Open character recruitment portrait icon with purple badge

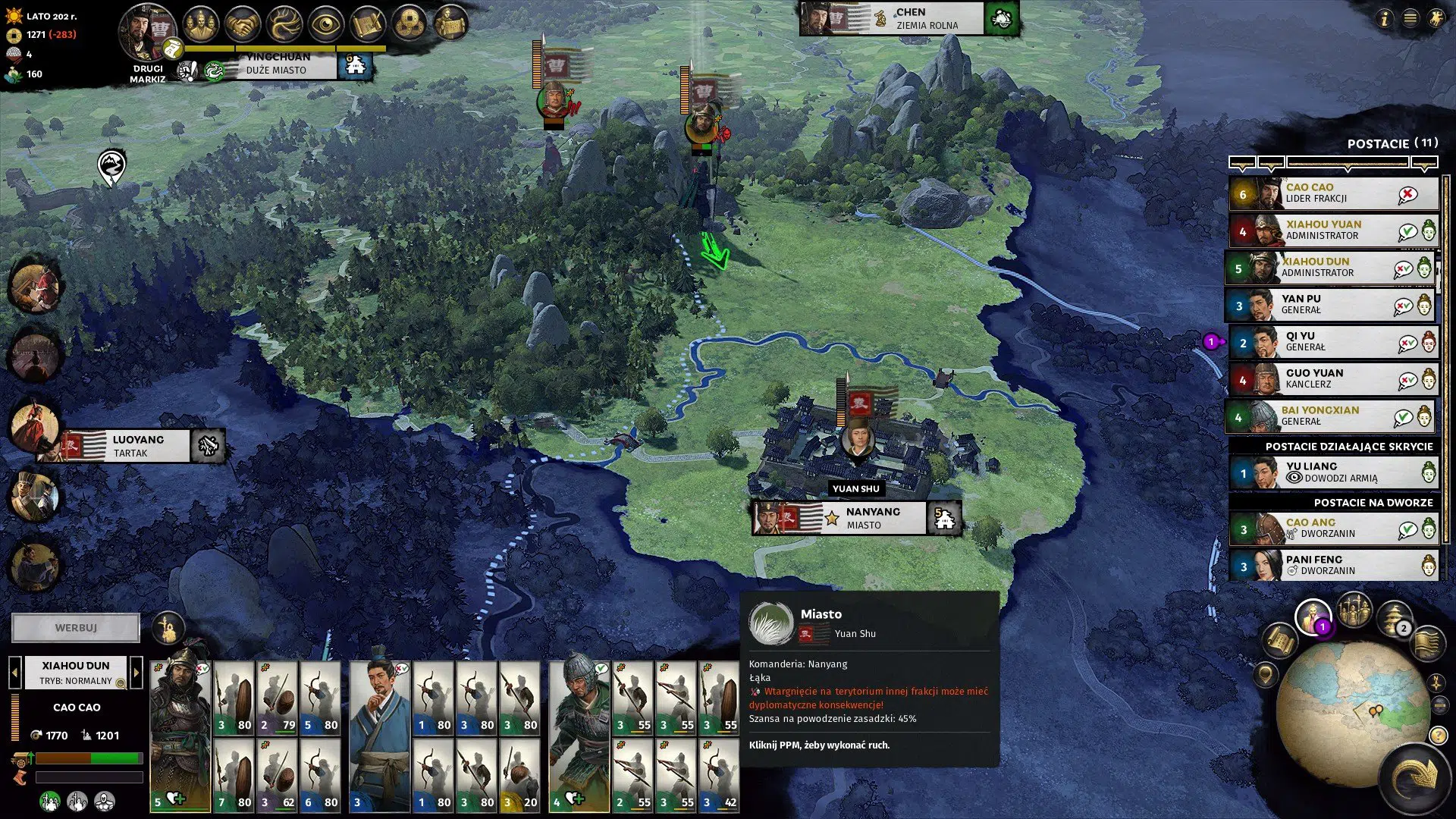click(1312, 616)
